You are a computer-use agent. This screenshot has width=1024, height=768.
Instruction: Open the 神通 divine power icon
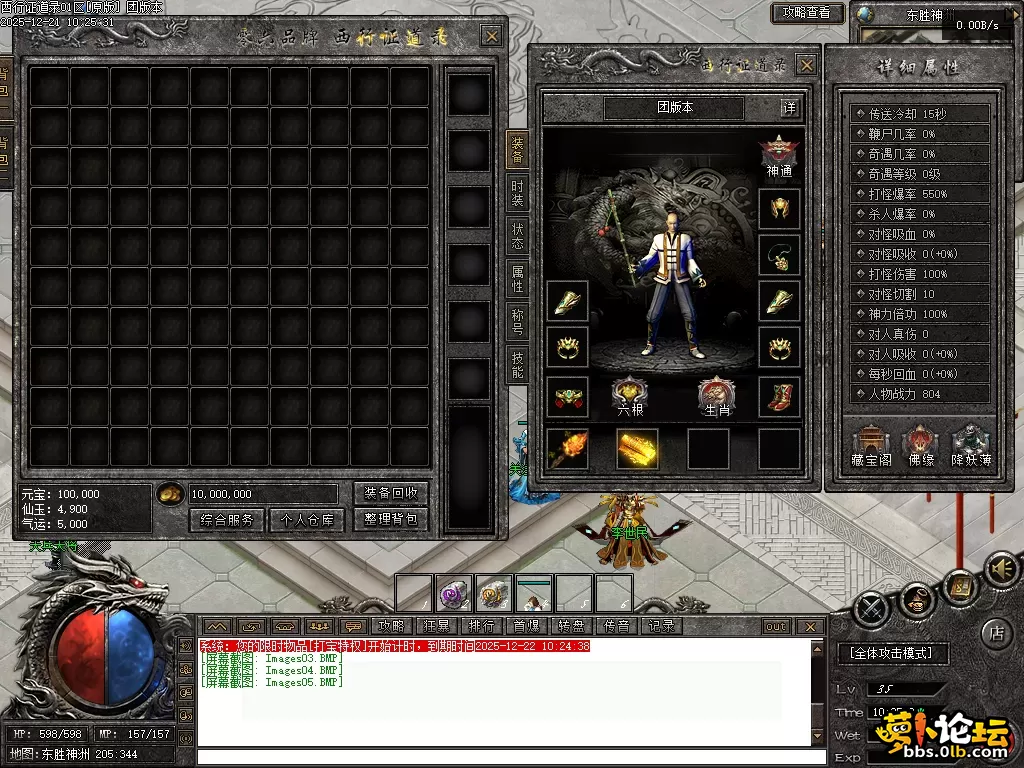pos(779,157)
